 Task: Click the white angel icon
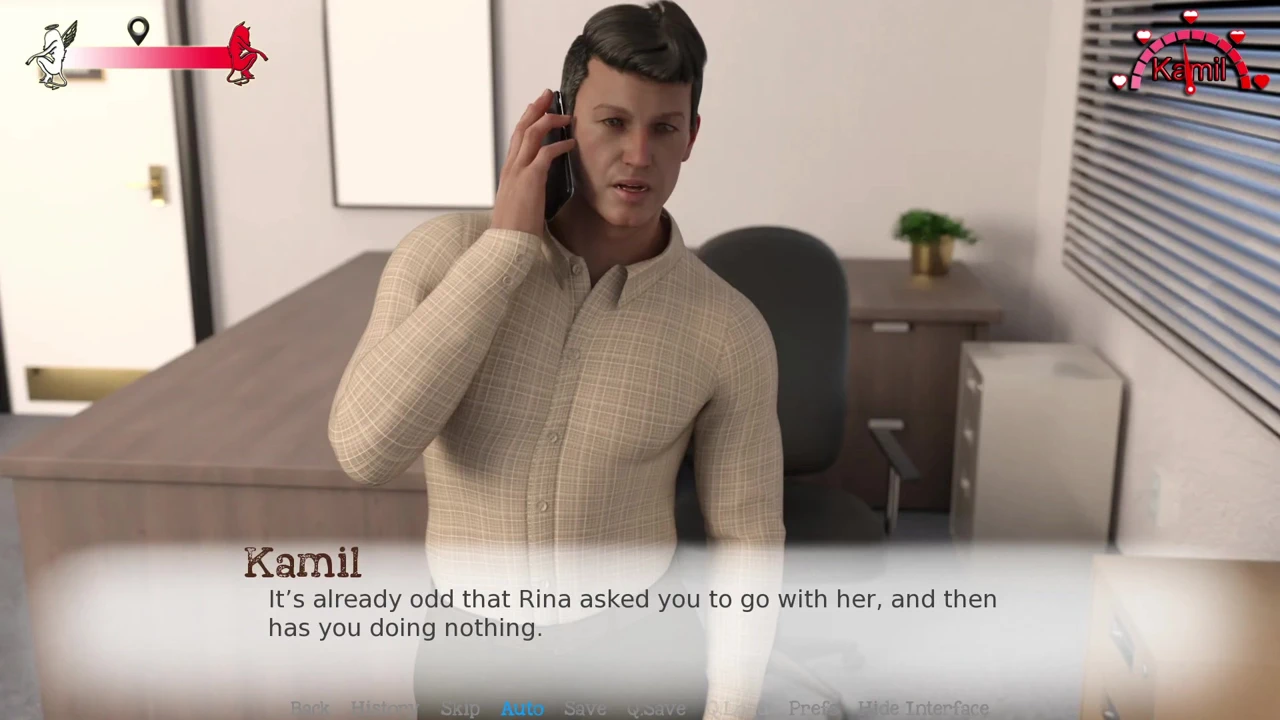[52, 56]
